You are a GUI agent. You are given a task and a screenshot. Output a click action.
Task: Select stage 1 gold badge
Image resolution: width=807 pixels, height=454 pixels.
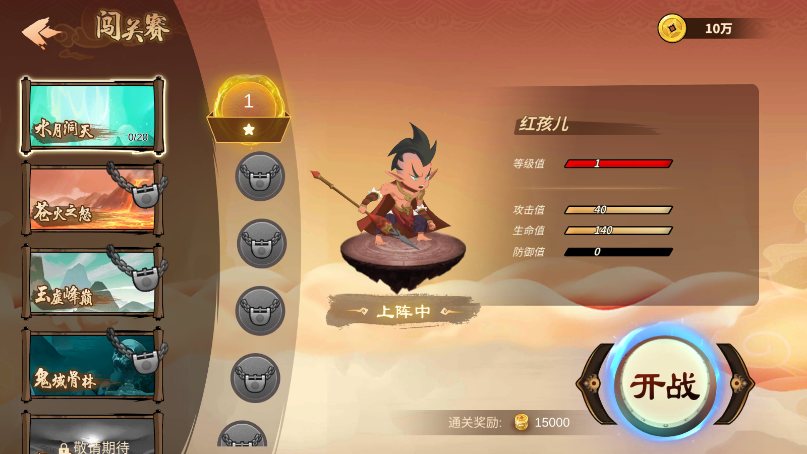(x=249, y=109)
